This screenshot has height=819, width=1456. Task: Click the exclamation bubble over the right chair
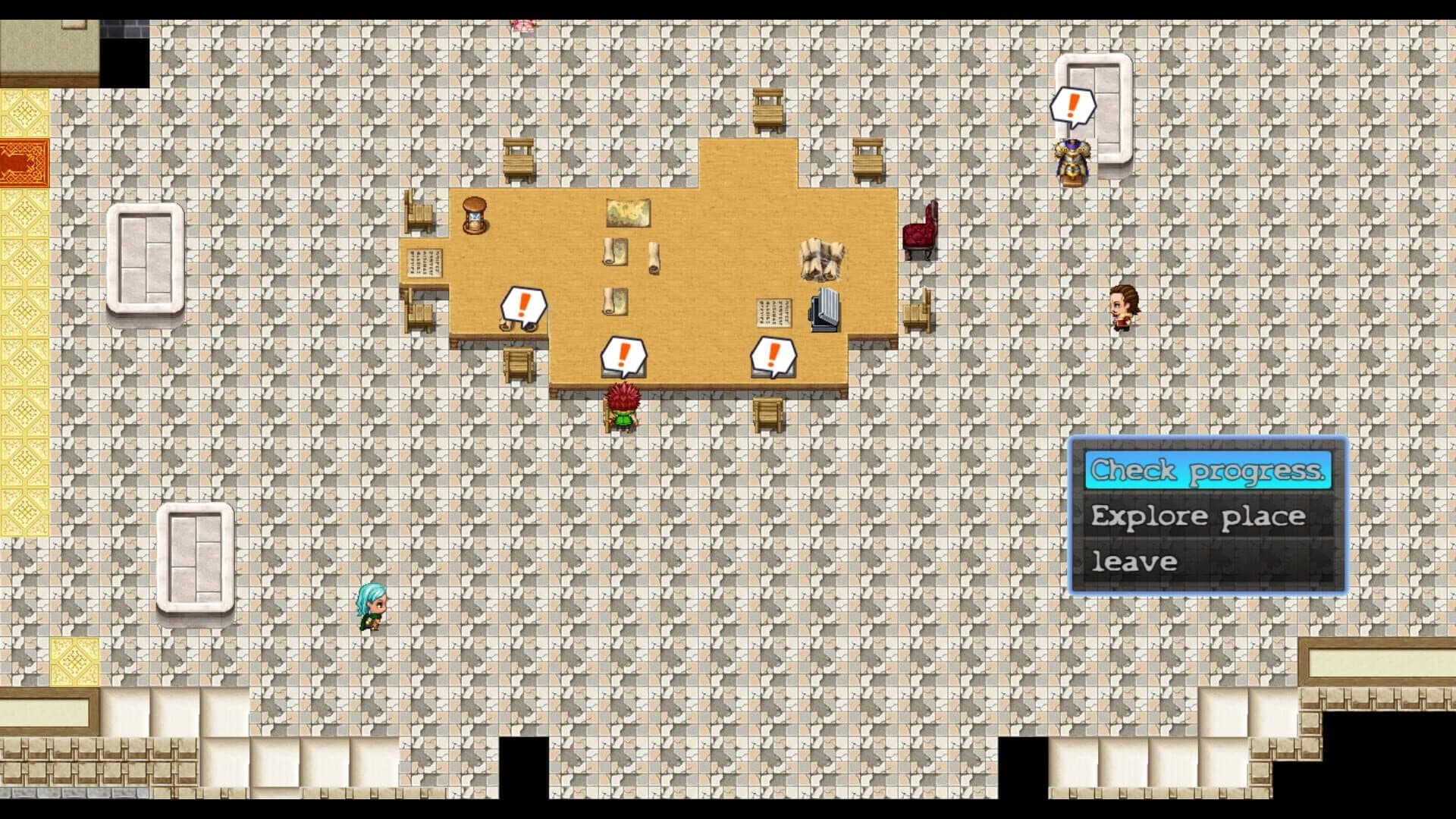(x=773, y=350)
